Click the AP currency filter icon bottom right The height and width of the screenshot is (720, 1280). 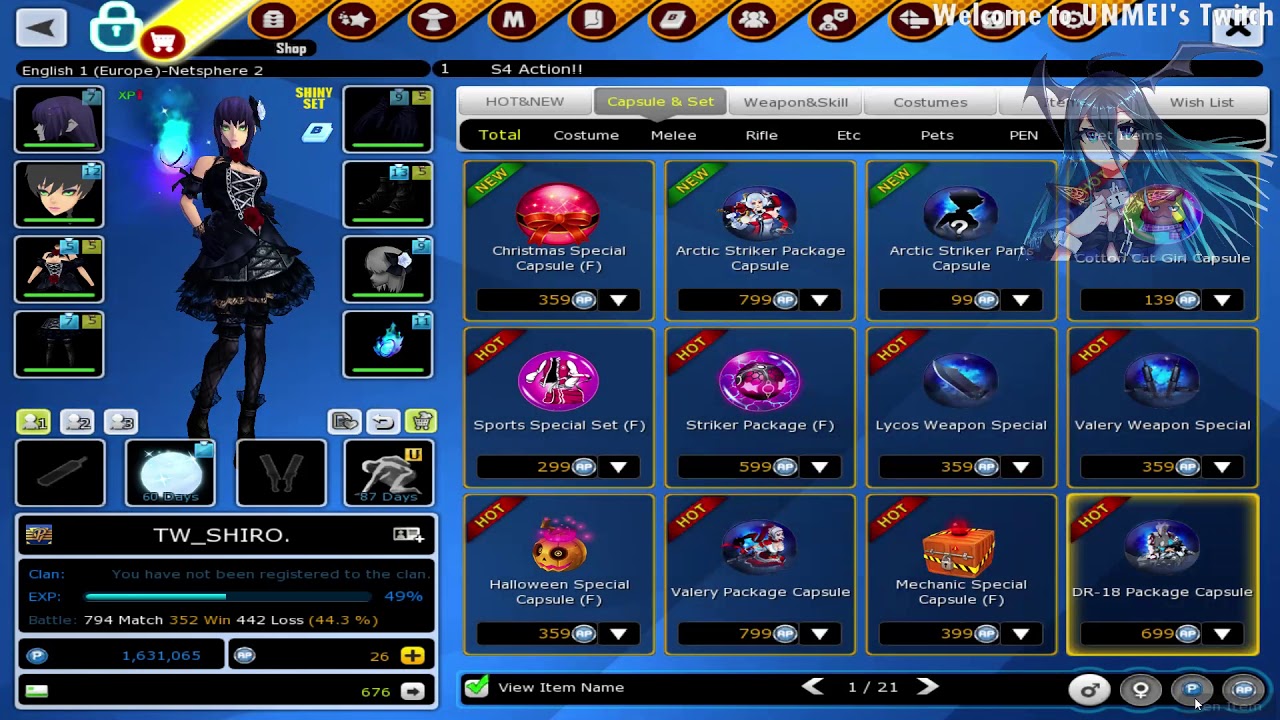pos(1243,690)
